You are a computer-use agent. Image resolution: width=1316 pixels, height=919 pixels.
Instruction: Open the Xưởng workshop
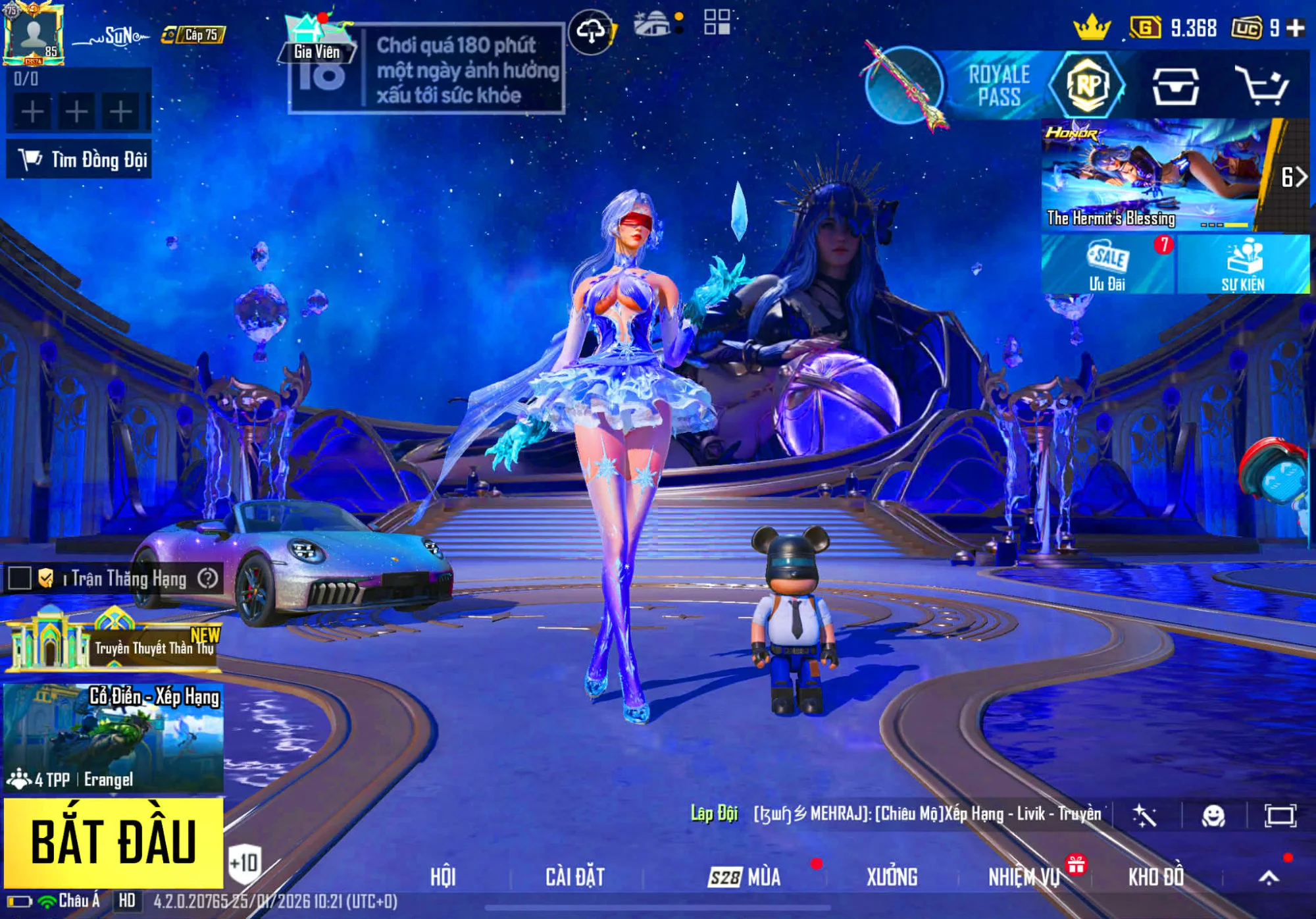pyautogui.click(x=892, y=877)
